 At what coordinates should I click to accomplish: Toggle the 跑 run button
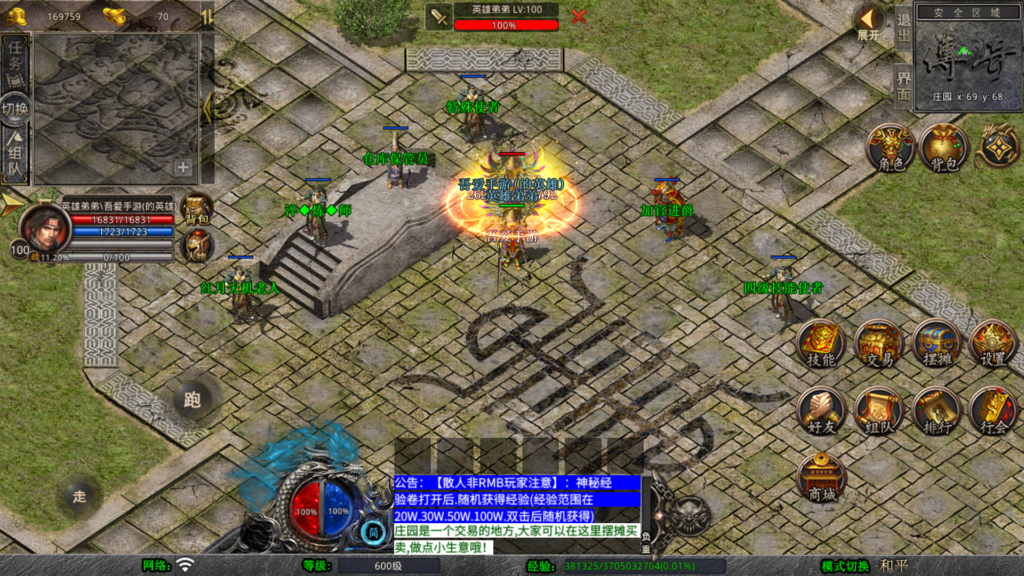pyautogui.click(x=192, y=400)
